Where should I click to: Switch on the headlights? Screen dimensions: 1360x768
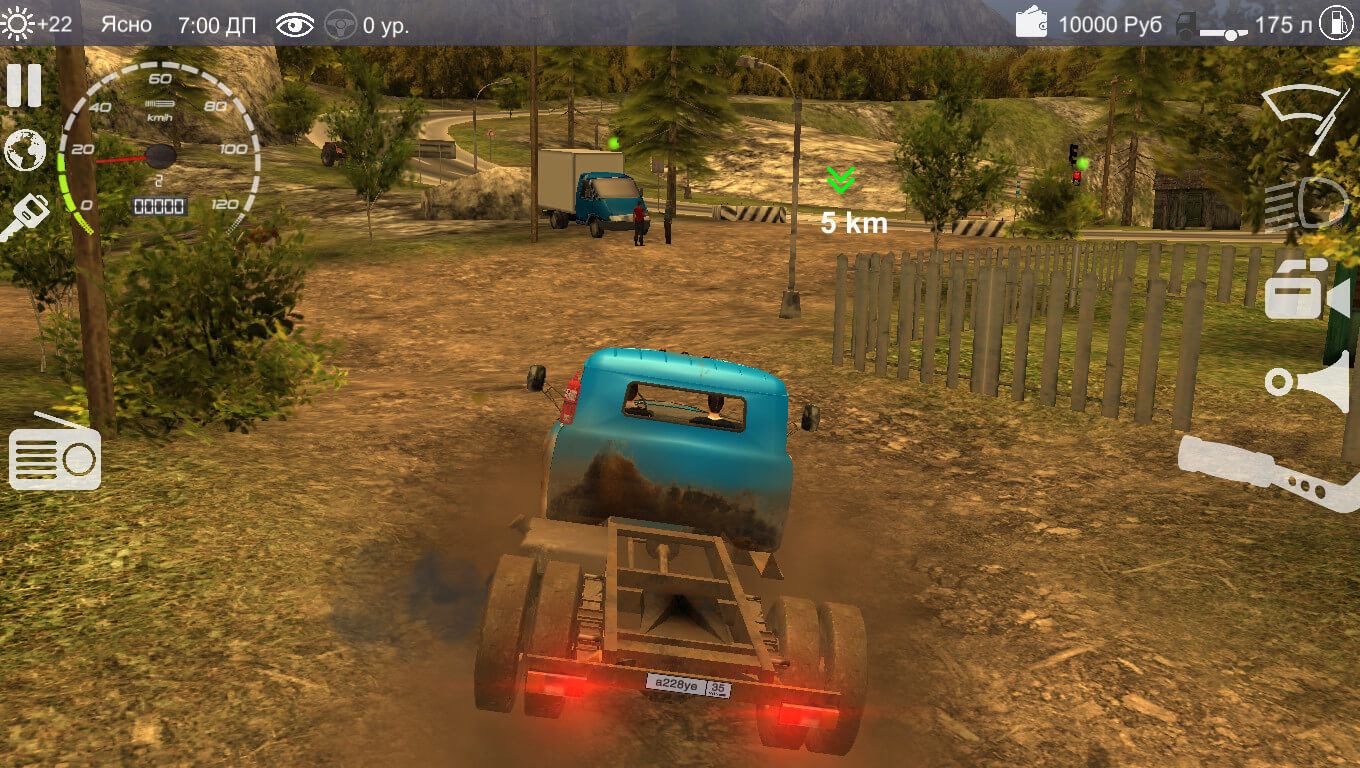(1305, 204)
